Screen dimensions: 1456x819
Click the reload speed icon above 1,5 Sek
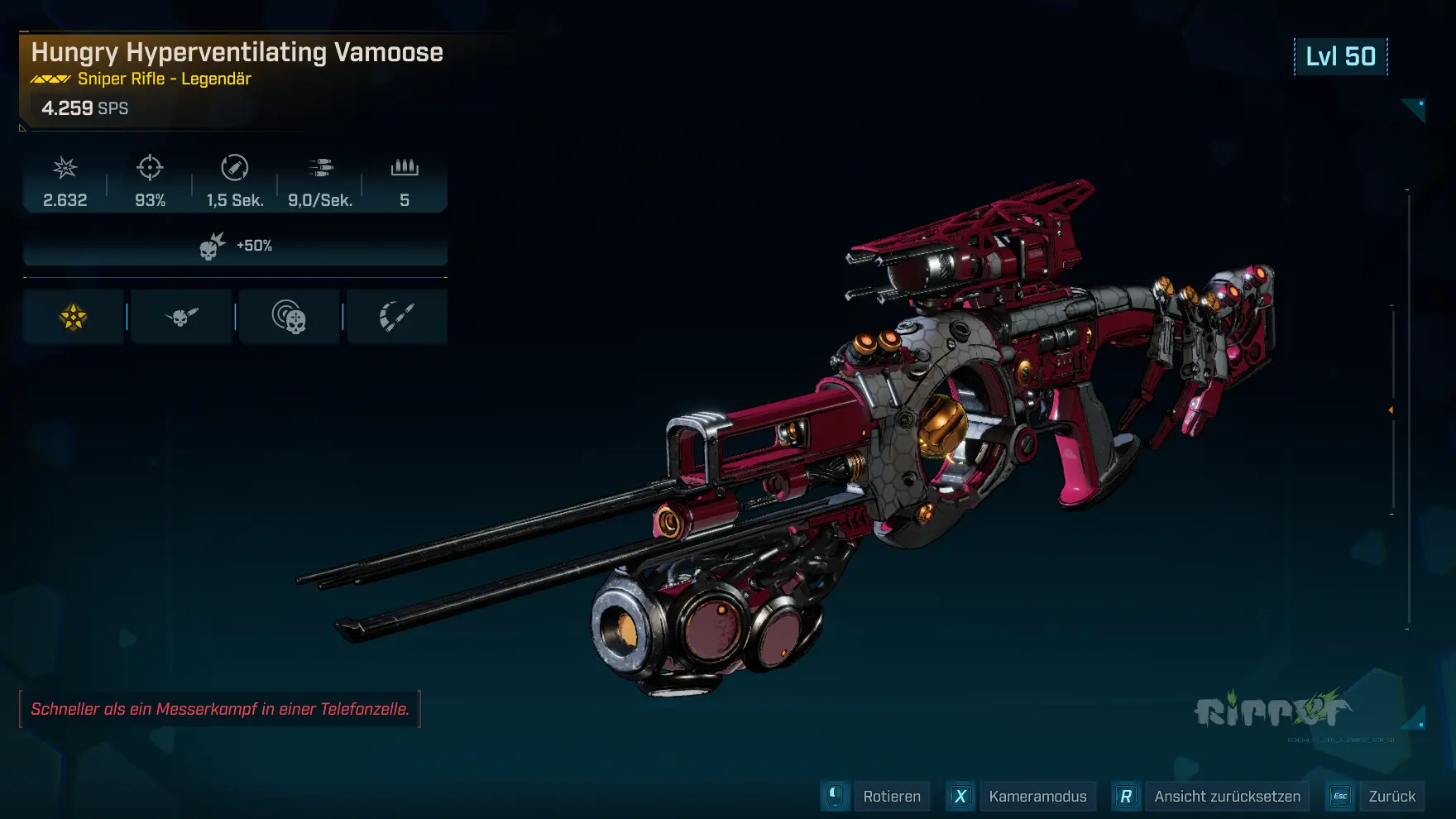(x=234, y=169)
